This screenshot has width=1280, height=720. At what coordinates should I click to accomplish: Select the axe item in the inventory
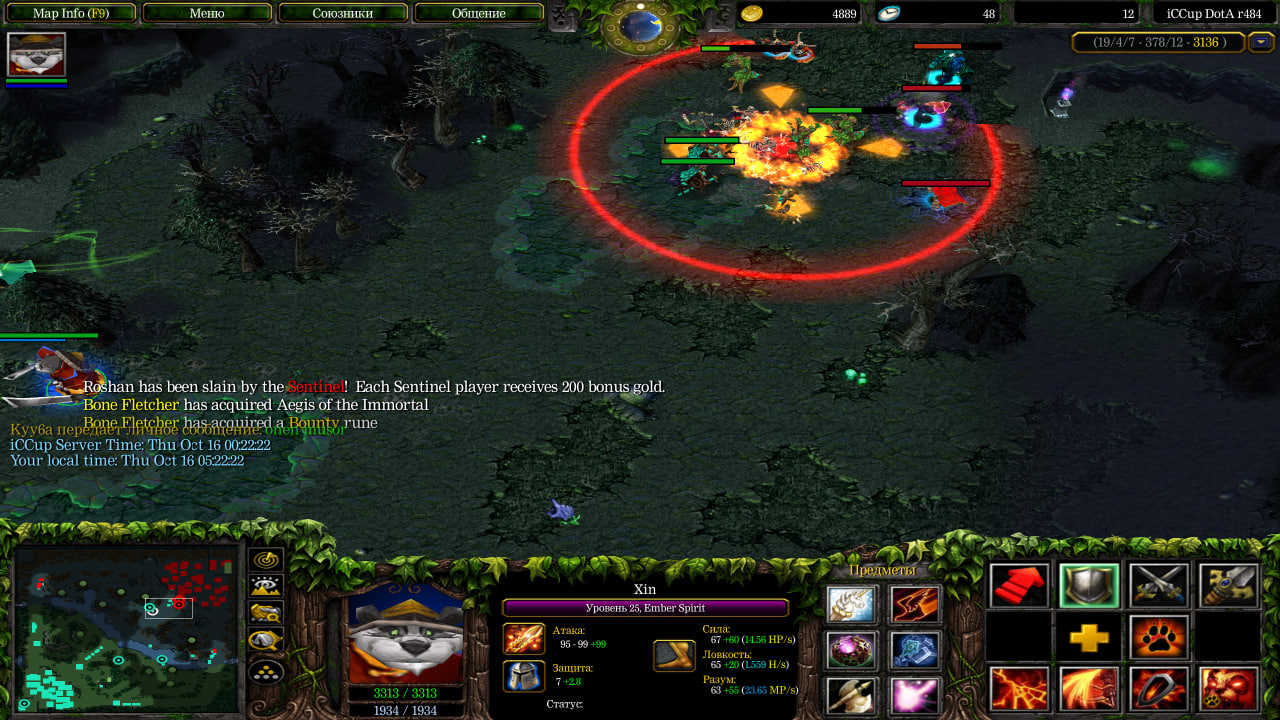(x=852, y=696)
